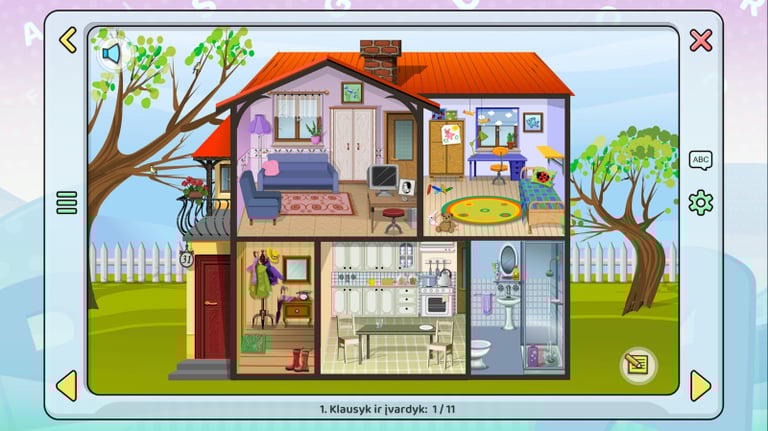Open the green hamburger menu
768x431 pixels.
[x=67, y=203]
